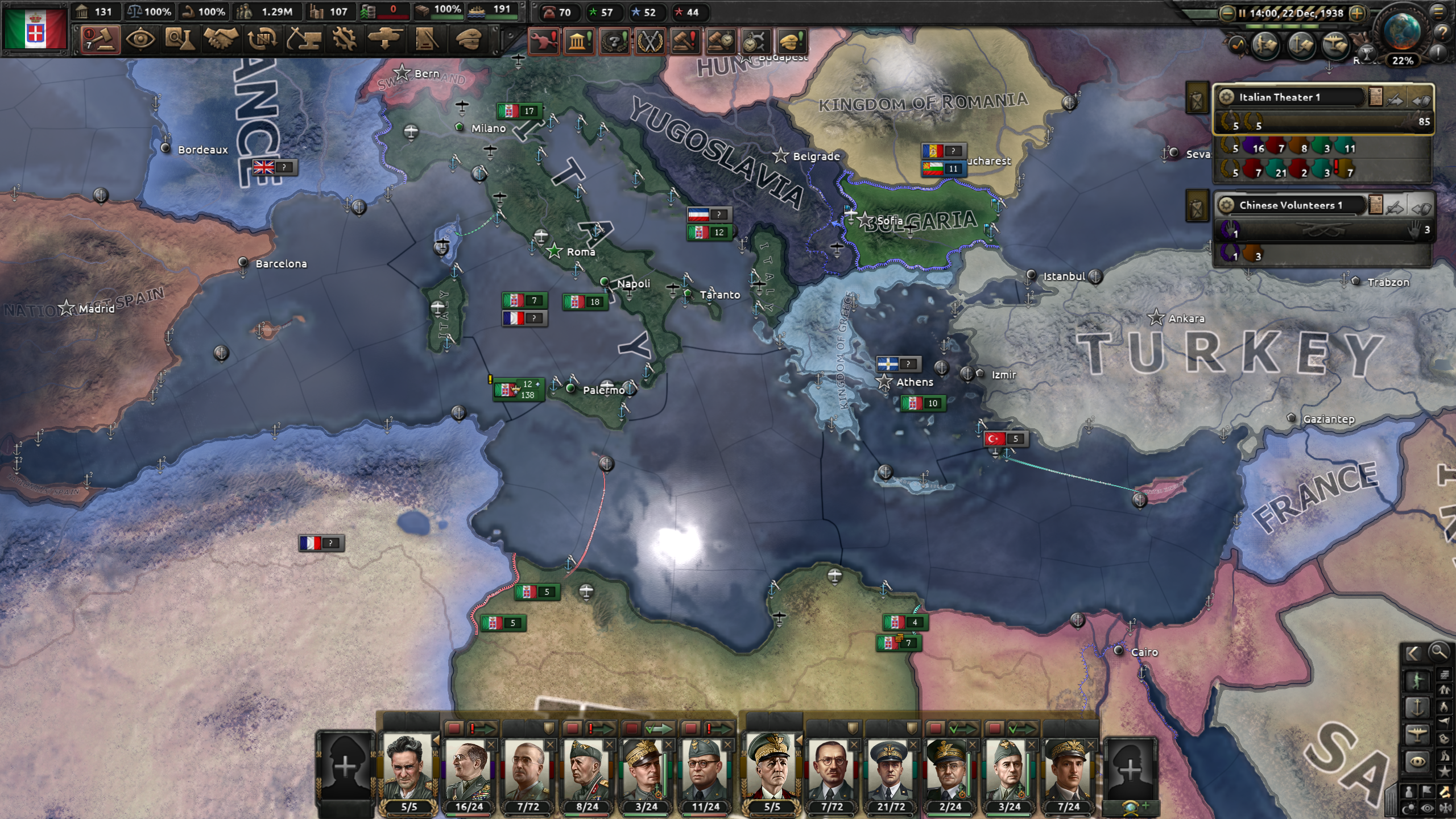Open the world tension globe
This screenshot has width=1456, height=819.
pos(1401,31)
